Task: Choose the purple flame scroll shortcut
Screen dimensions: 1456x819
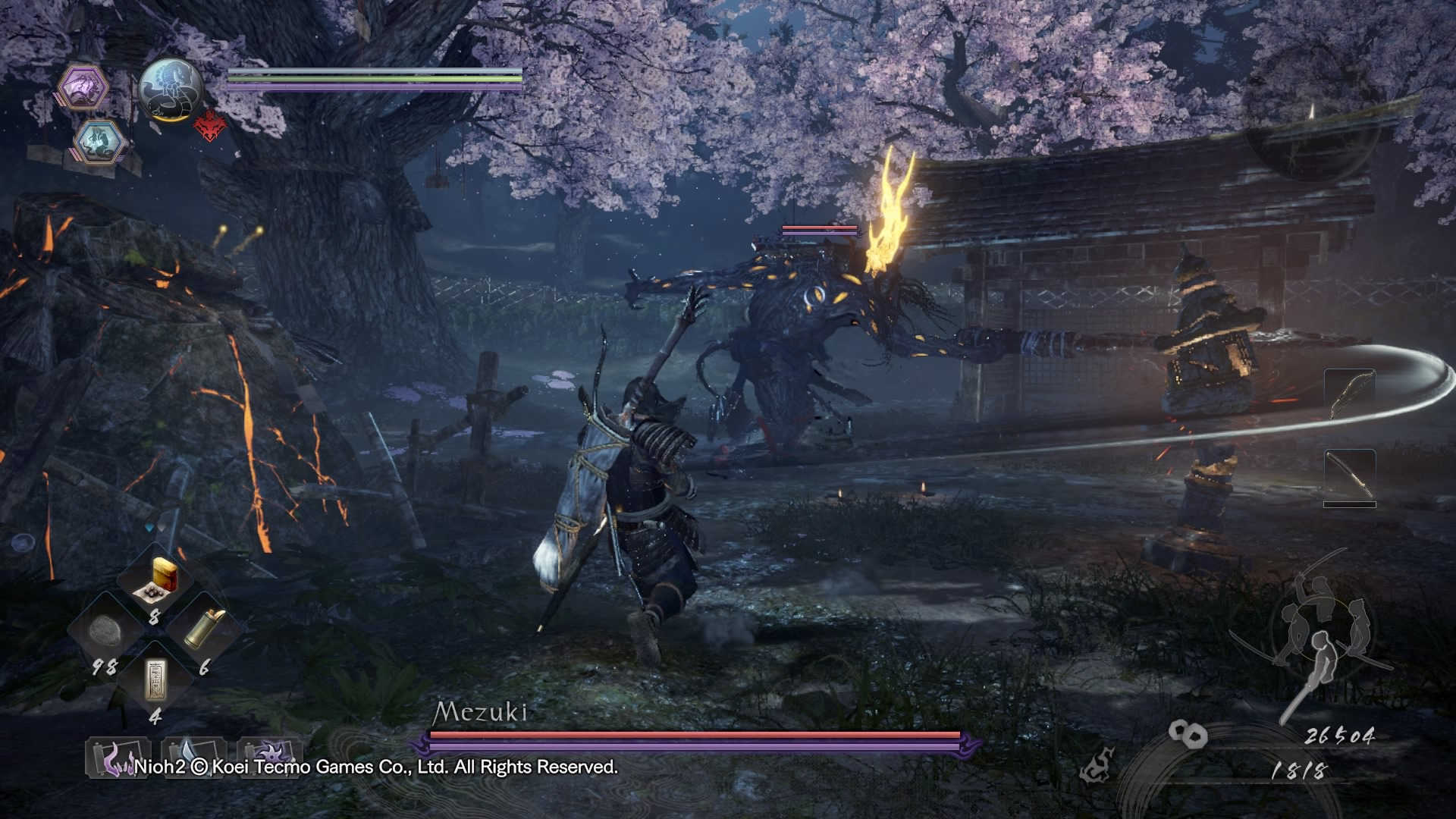Action: (x=117, y=757)
